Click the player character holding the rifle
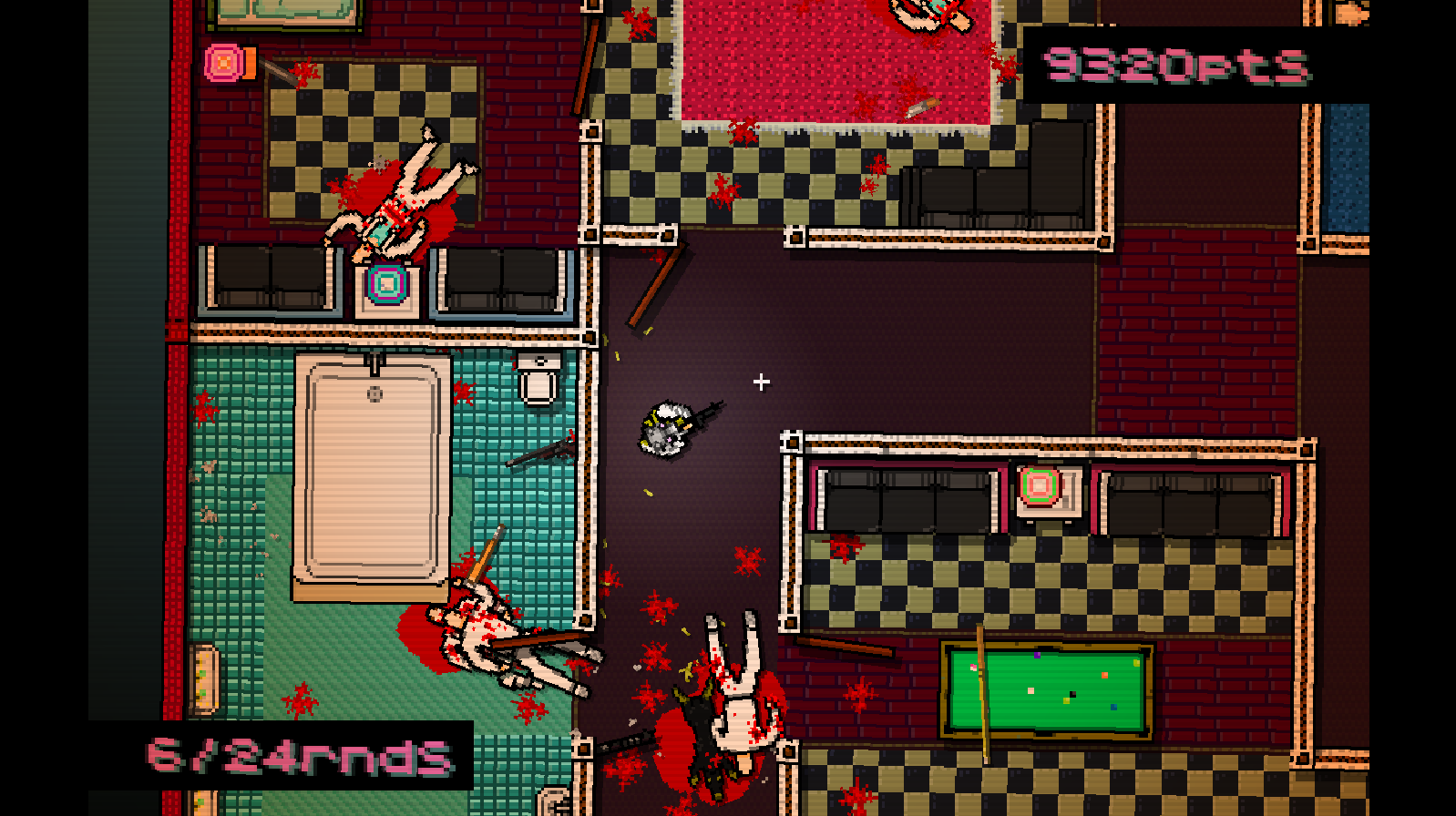 (x=670, y=428)
